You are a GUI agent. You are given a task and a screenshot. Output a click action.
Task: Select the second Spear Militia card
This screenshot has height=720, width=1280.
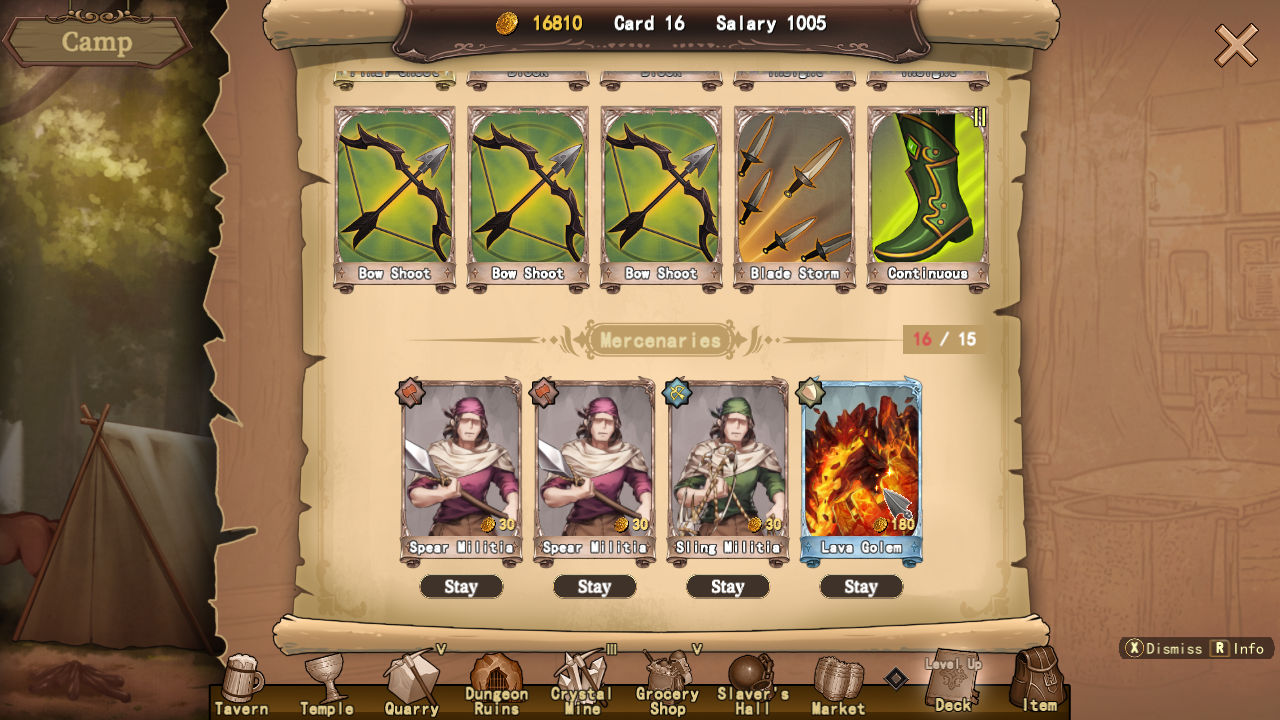click(x=594, y=470)
